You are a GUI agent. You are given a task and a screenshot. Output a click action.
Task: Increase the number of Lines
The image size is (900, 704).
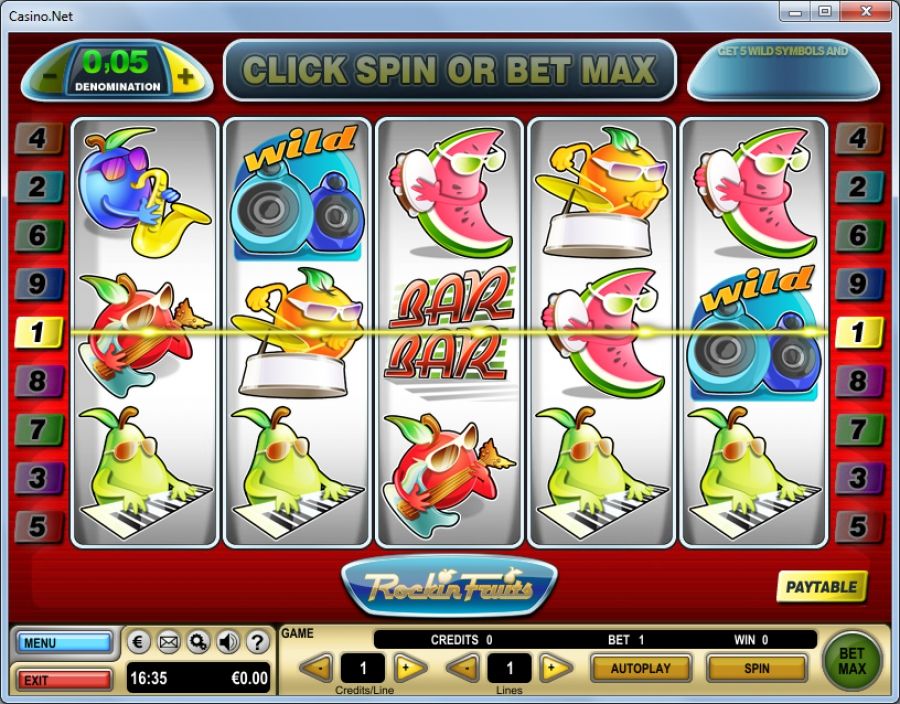tap(555, 667)
